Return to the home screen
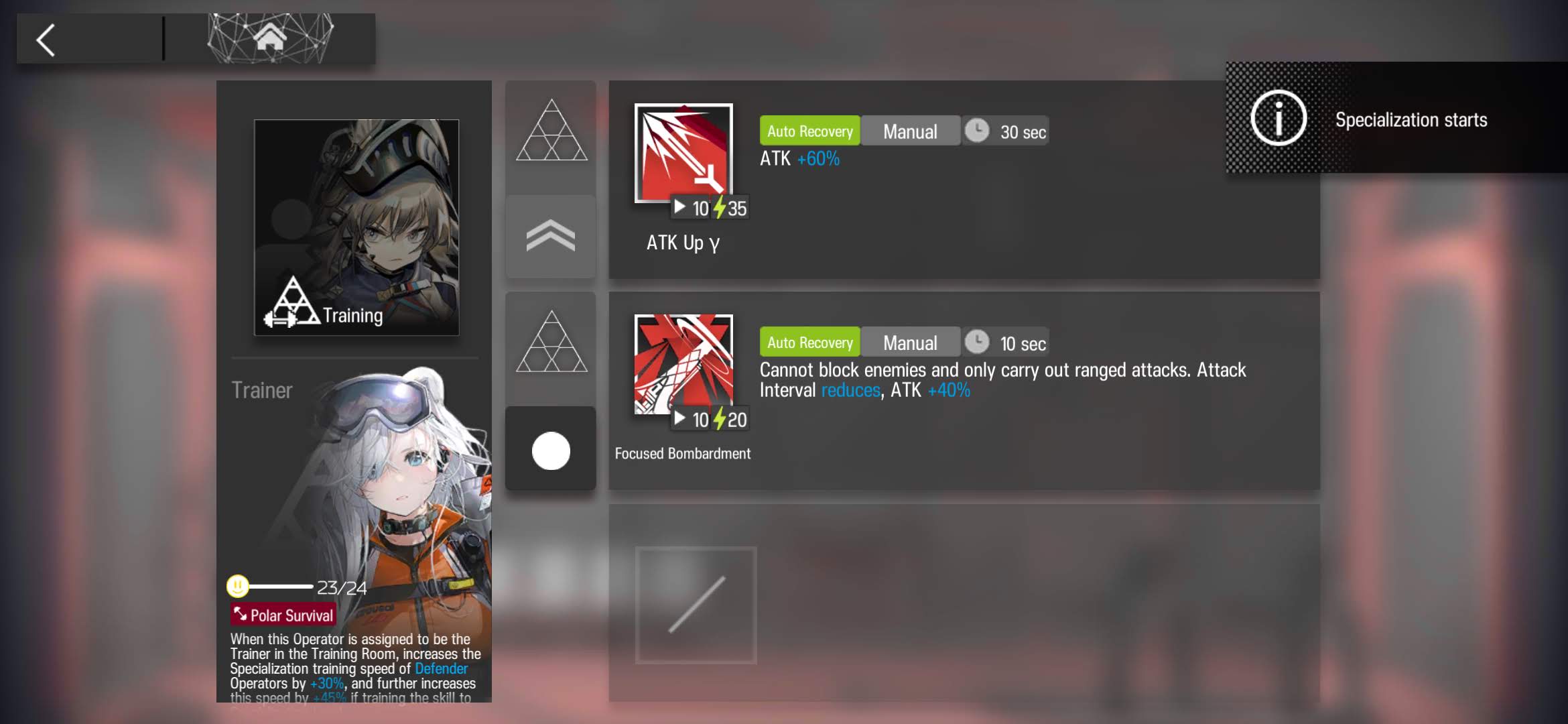Viewport: 1568px width, 724px height. click(x=270, y=38)
